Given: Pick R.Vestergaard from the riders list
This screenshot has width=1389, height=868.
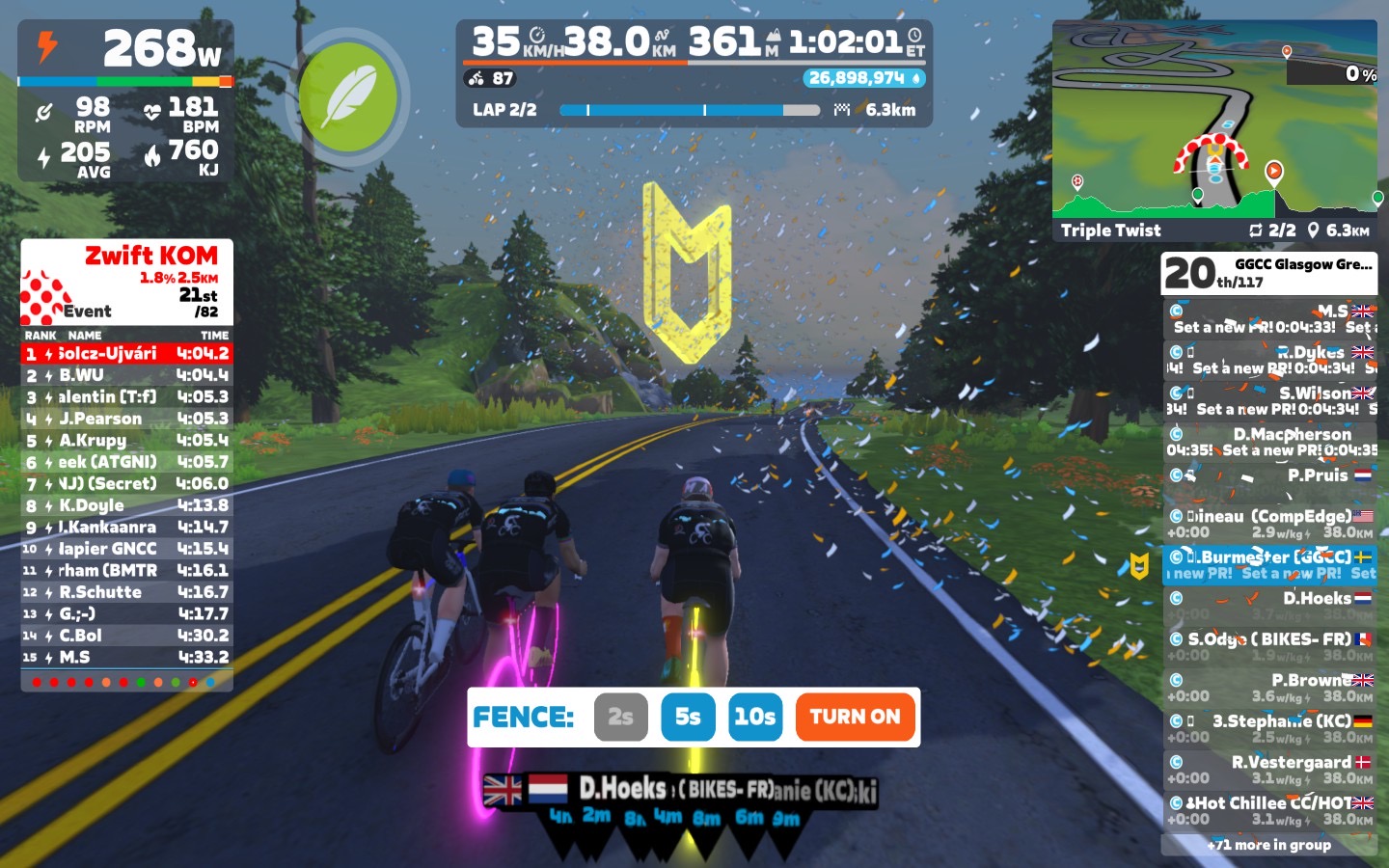Looking at the screenshot, I should (1269, 770).
